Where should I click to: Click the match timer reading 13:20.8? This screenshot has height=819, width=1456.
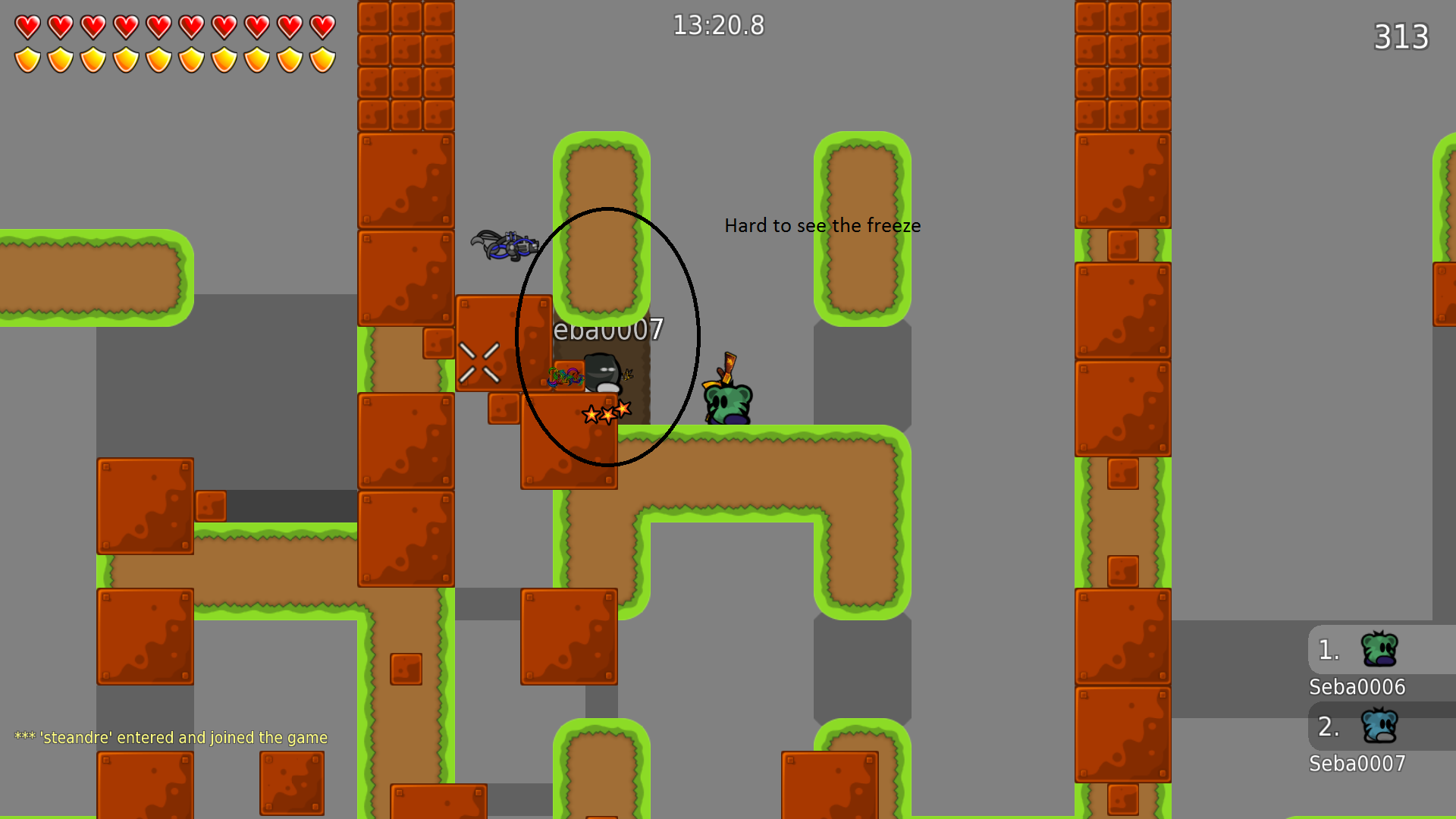click(718, 25)
